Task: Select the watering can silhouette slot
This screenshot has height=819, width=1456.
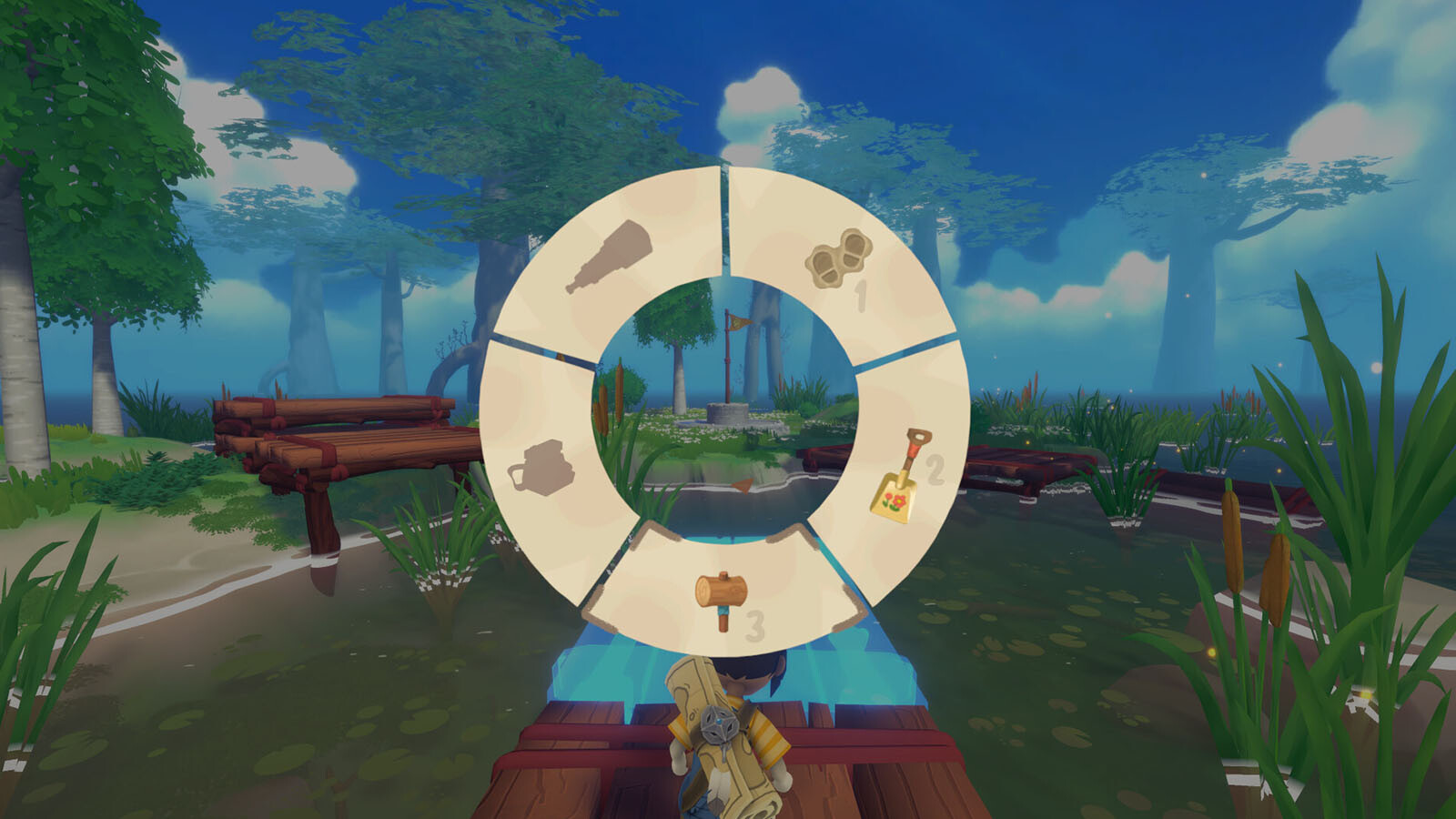Action: 540,467
